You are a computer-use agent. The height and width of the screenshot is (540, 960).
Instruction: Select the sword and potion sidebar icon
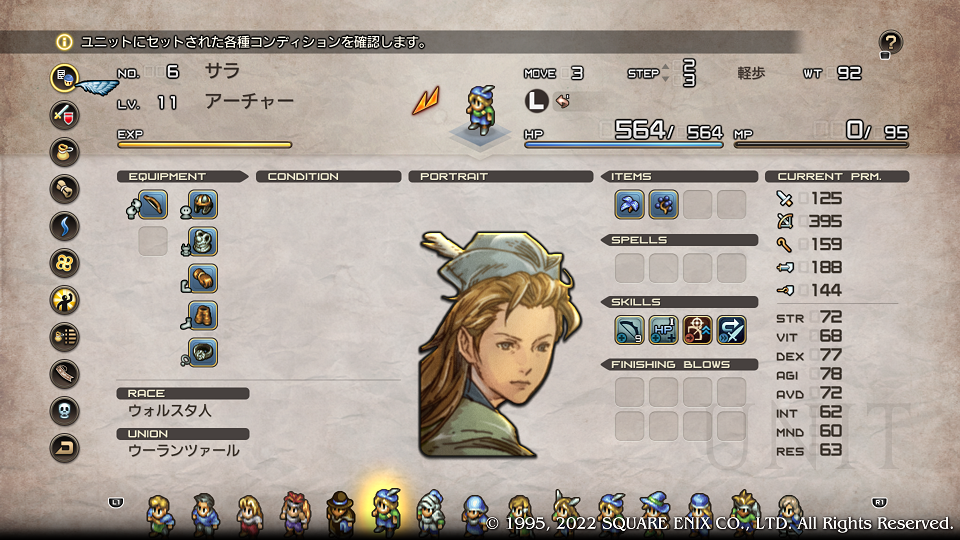64,113
